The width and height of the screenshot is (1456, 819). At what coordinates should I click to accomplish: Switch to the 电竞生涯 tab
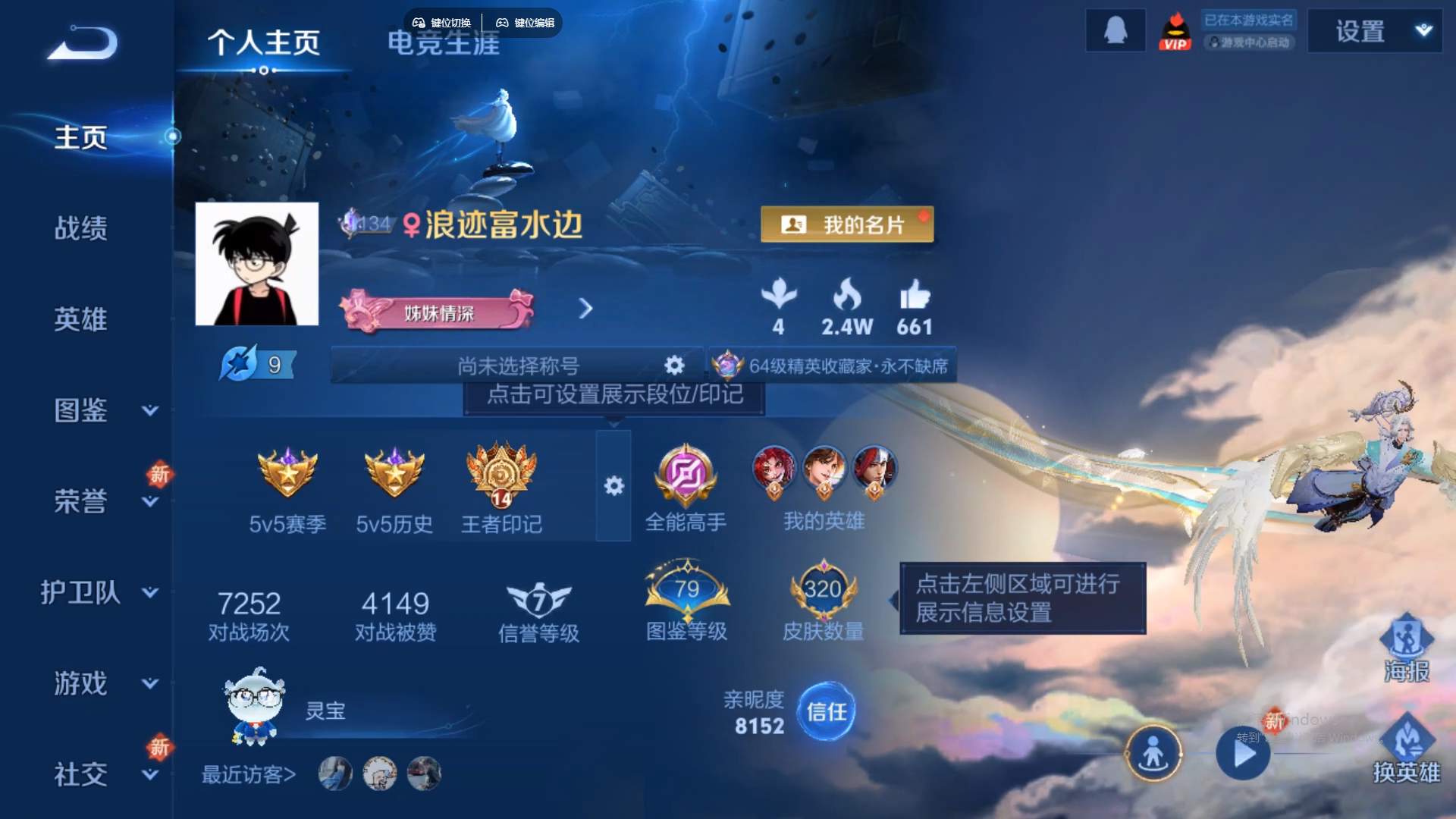click(442, 45)
